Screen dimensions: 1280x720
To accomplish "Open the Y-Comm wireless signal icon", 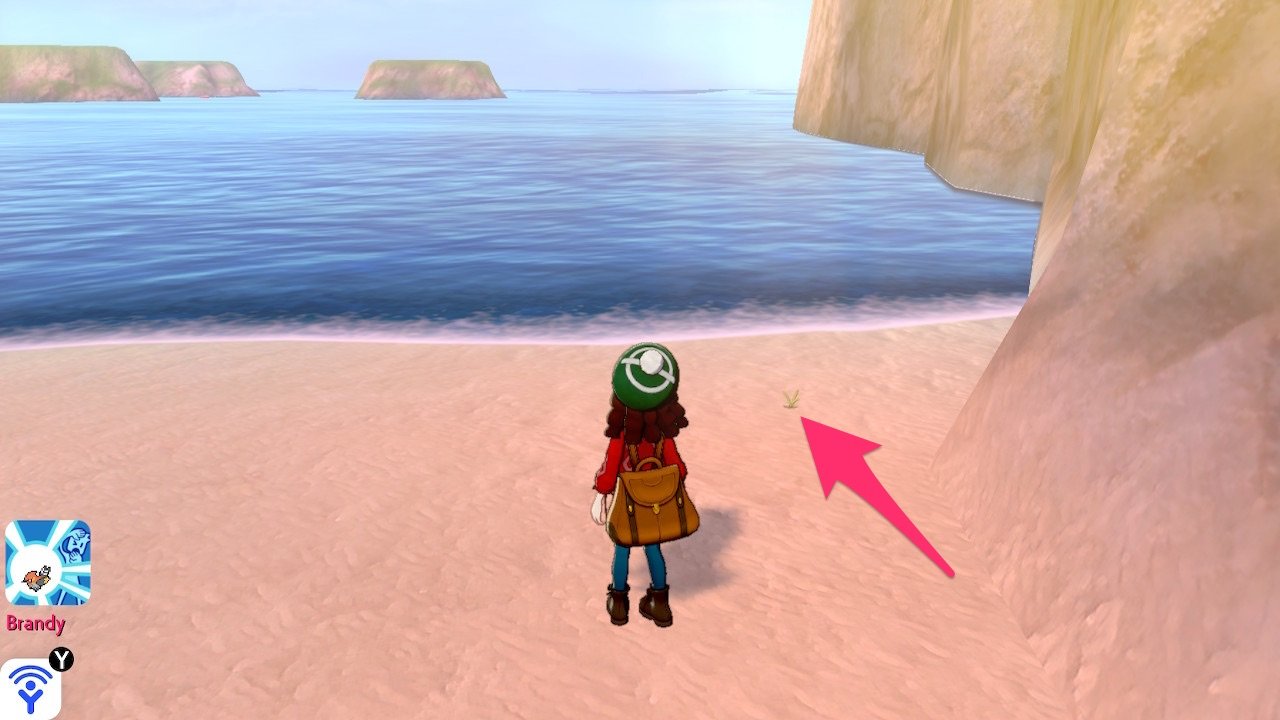I will pos(30,688).
